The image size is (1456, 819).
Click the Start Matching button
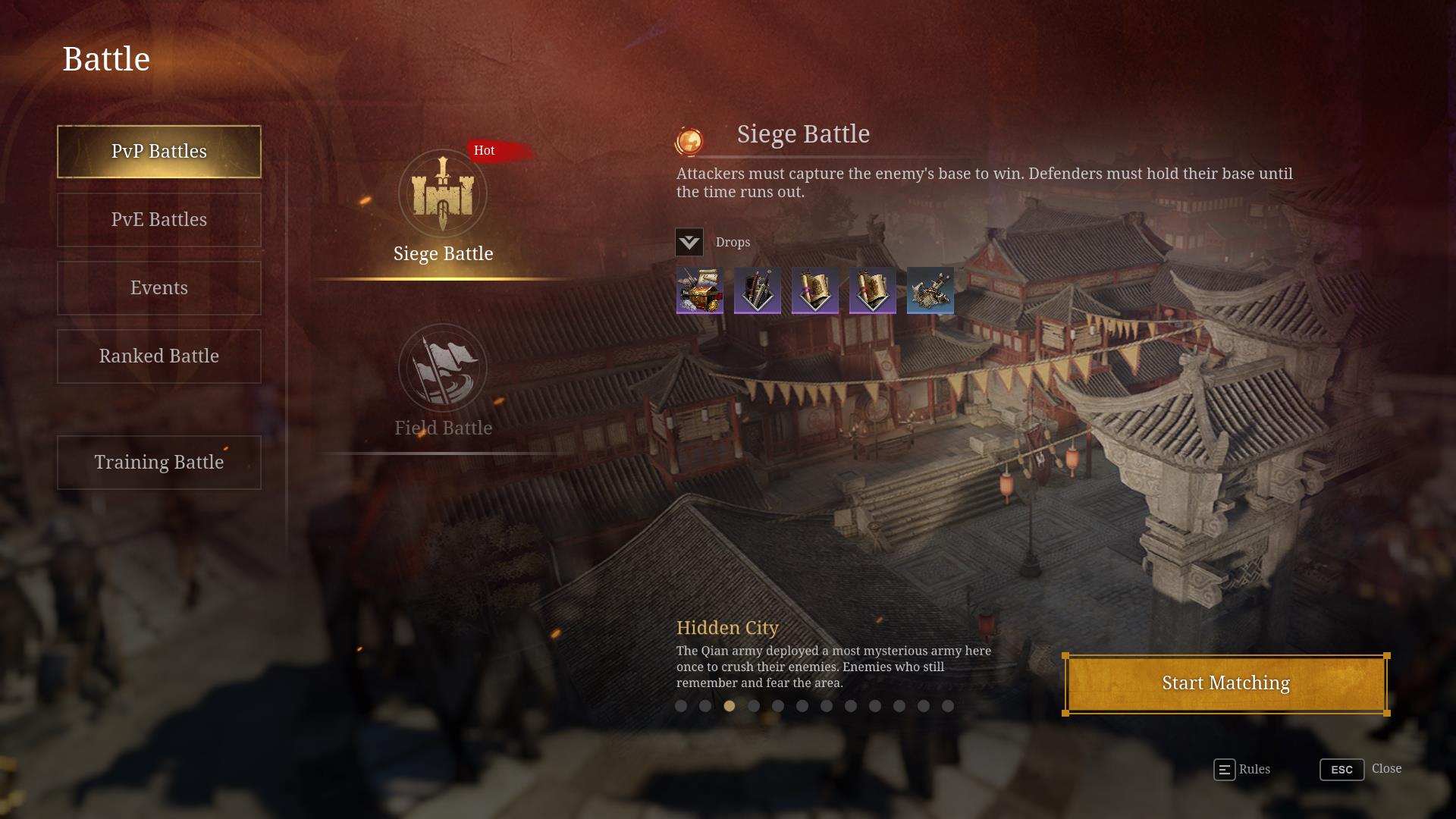pos(1225,684)
